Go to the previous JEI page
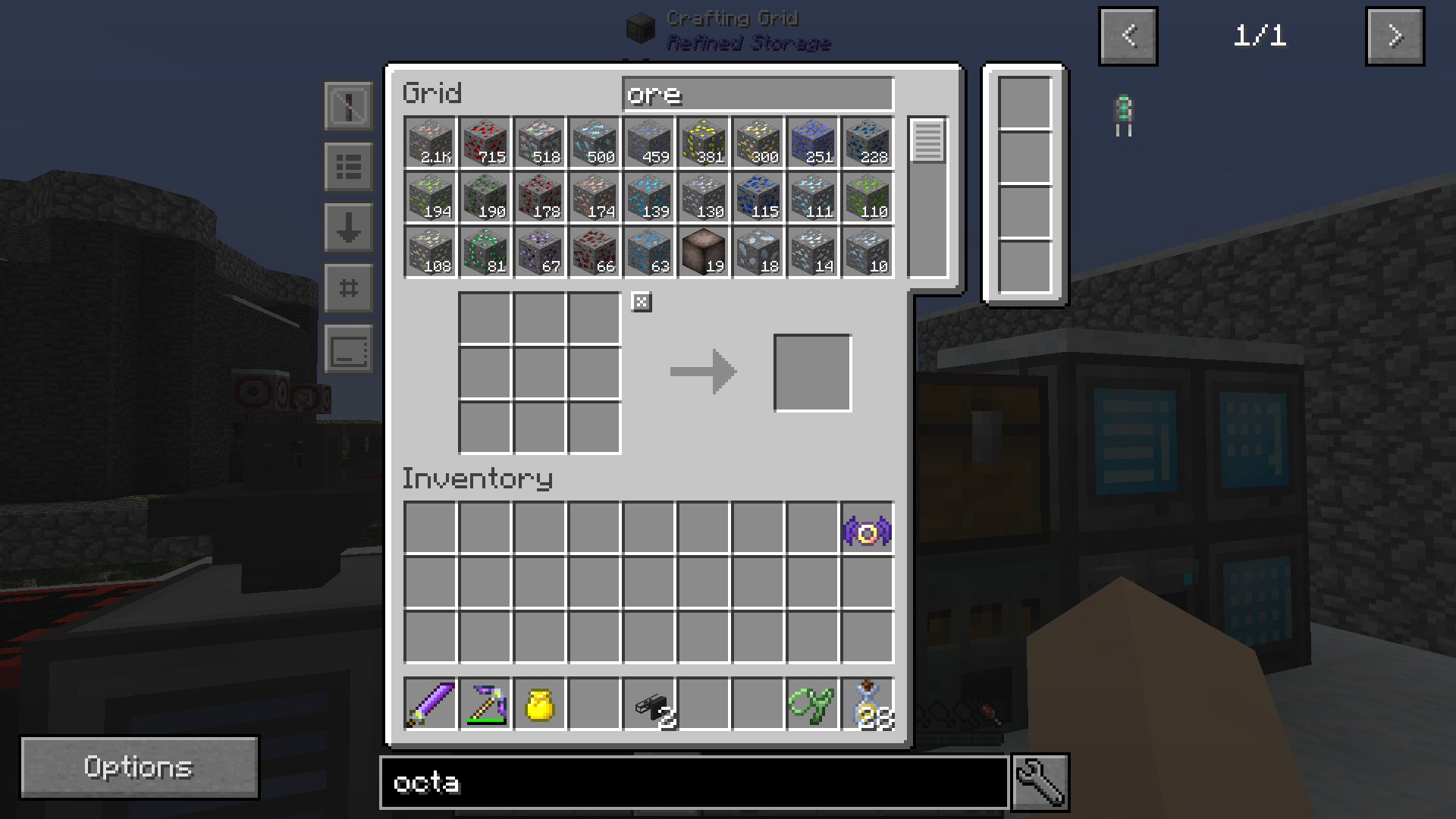Viewport: 1456px width, 819px height. (x=1128, y=36)
